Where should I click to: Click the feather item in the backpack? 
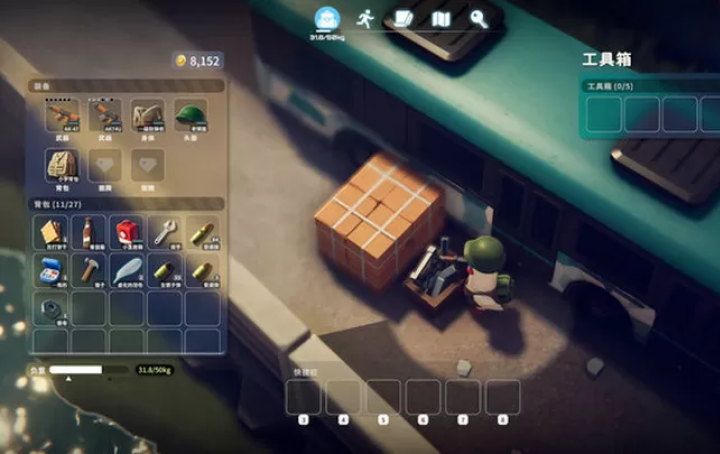(127, 270)
